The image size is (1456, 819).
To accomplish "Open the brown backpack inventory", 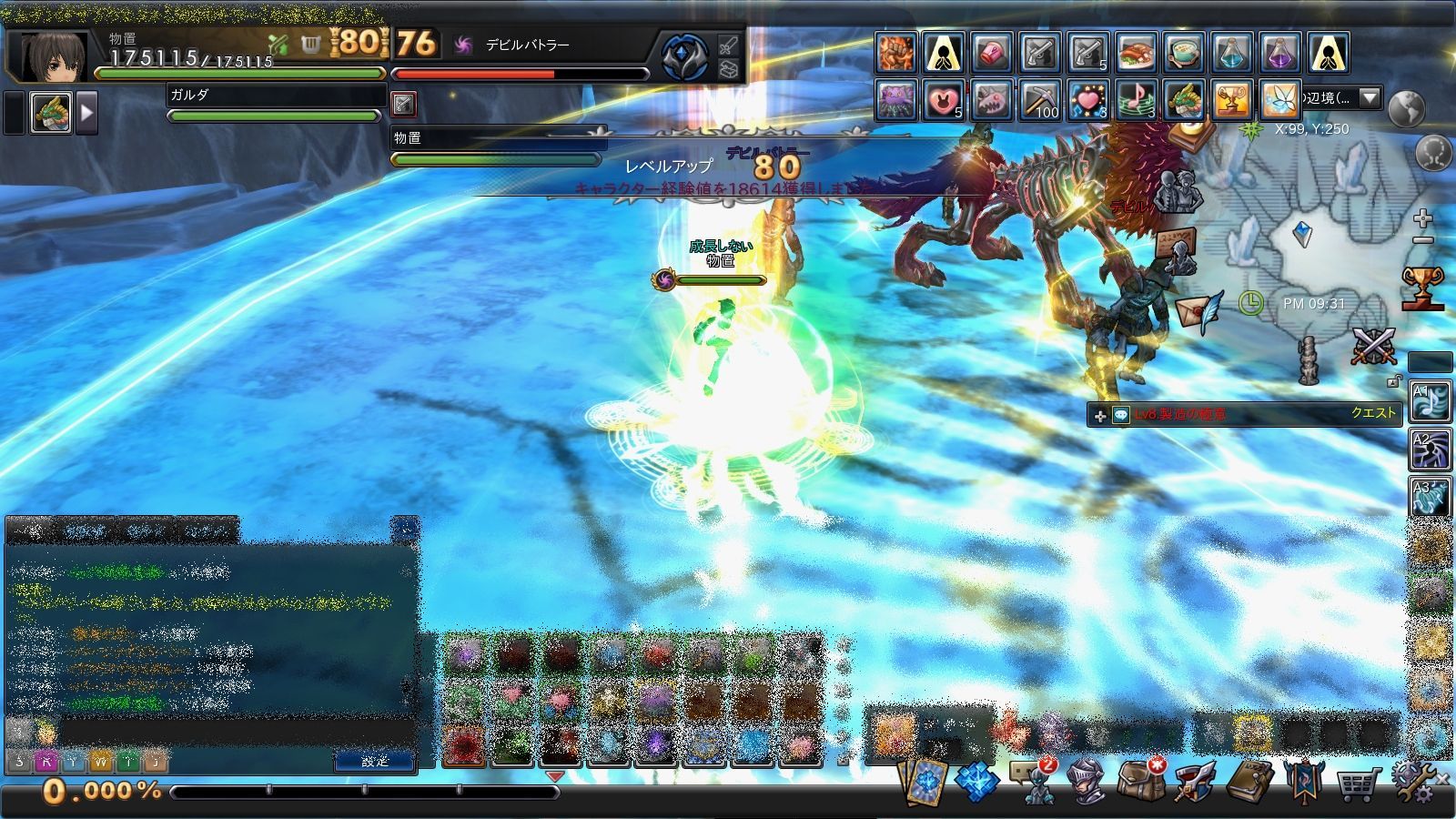I will [1140, 781].
